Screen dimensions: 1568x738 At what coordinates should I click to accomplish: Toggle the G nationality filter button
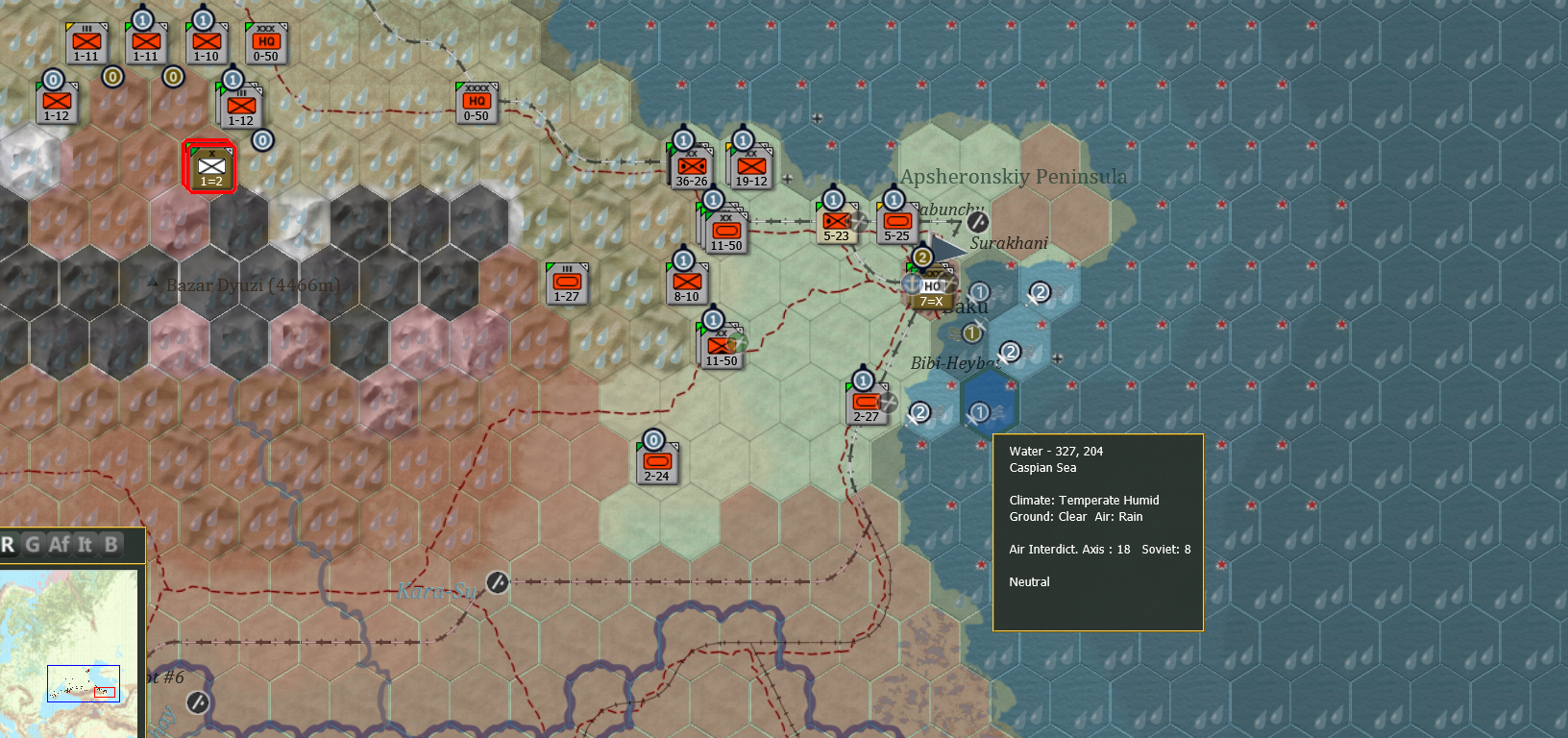(x=34, y=545)
